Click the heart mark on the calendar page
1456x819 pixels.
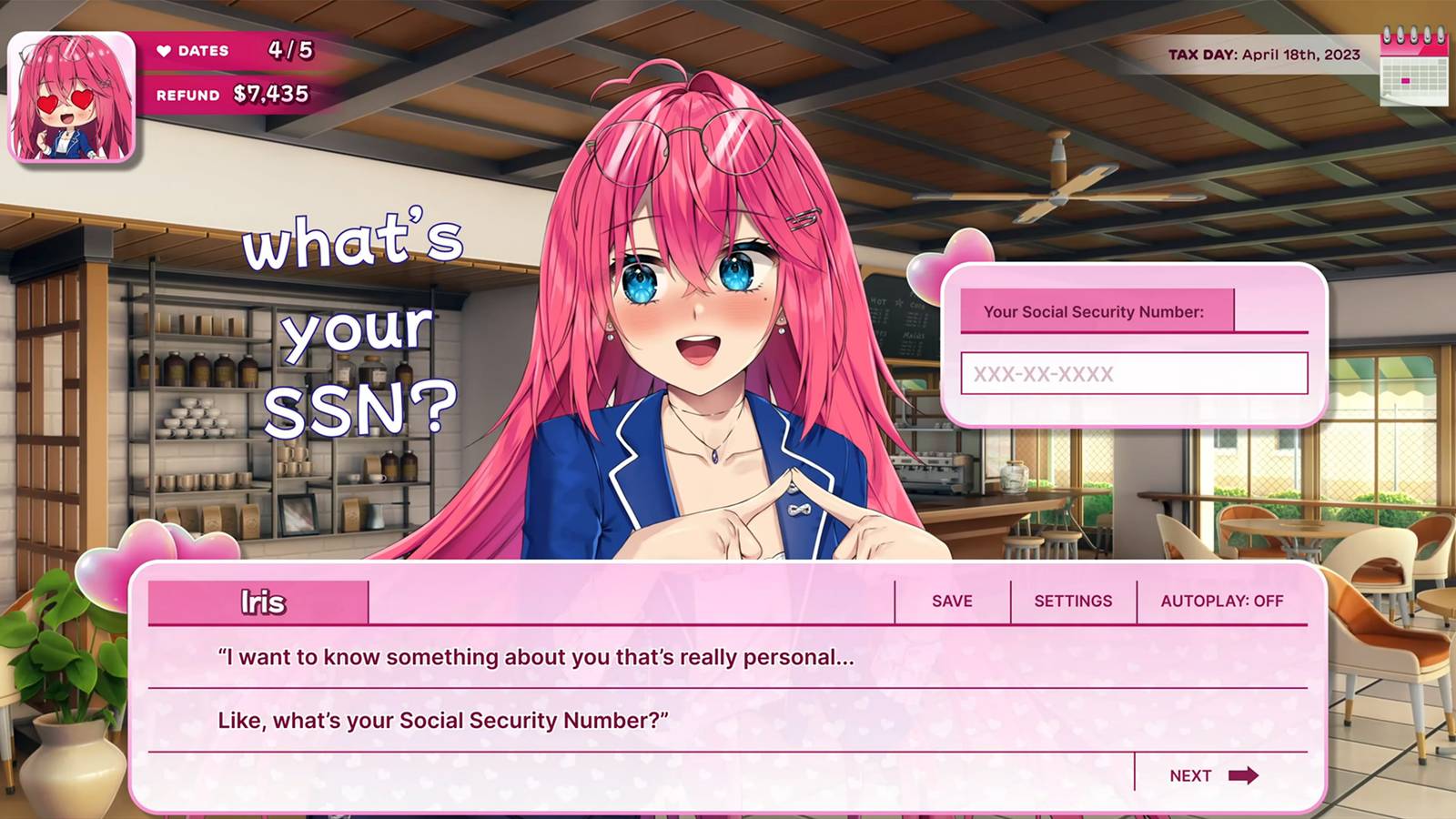pos(1406,82)
